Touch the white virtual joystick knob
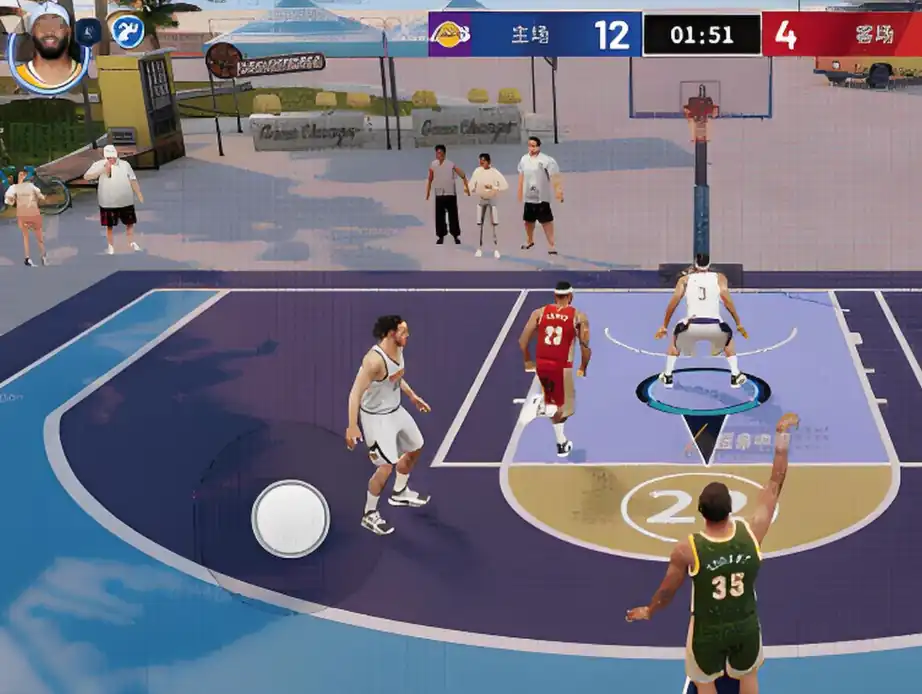Viewport: 922px width, 694px height. (290, 518)
